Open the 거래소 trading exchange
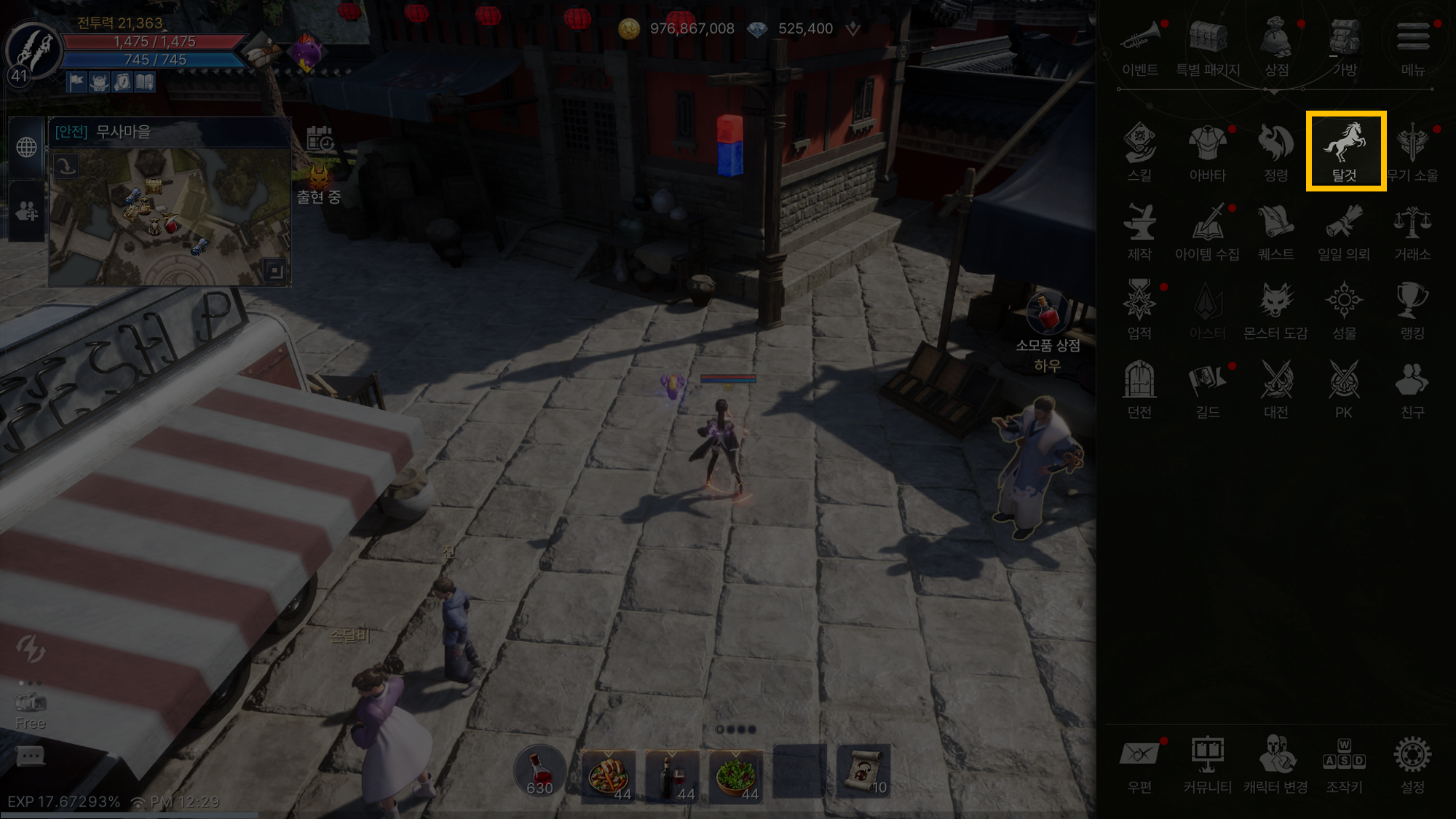Image resolution: width=1456 pixels, height=819 pixels. click(1412, 229)
